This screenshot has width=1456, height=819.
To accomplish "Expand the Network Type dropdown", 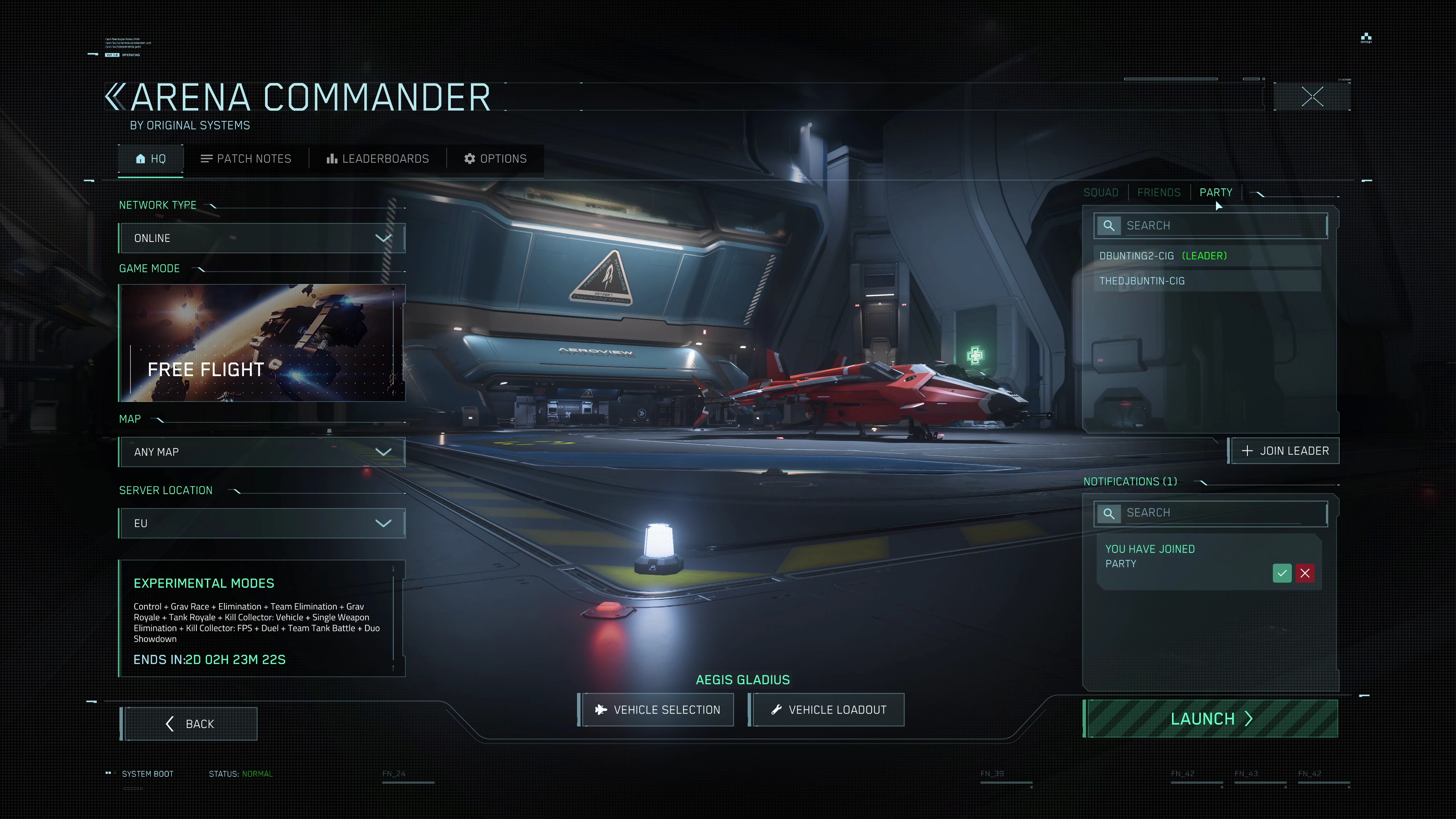I will (262, 238).
